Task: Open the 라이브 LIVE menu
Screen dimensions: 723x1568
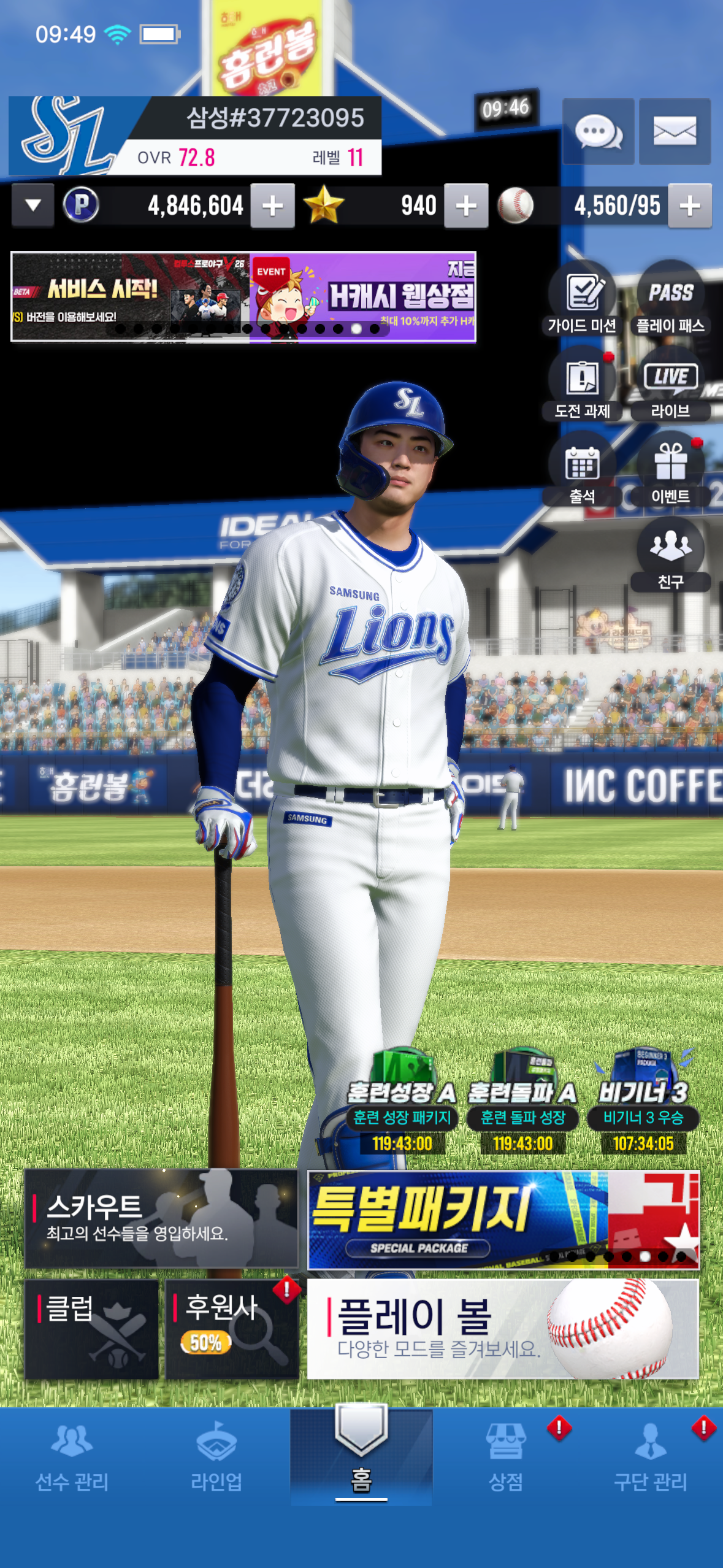Action: click(x=670, y=384)
